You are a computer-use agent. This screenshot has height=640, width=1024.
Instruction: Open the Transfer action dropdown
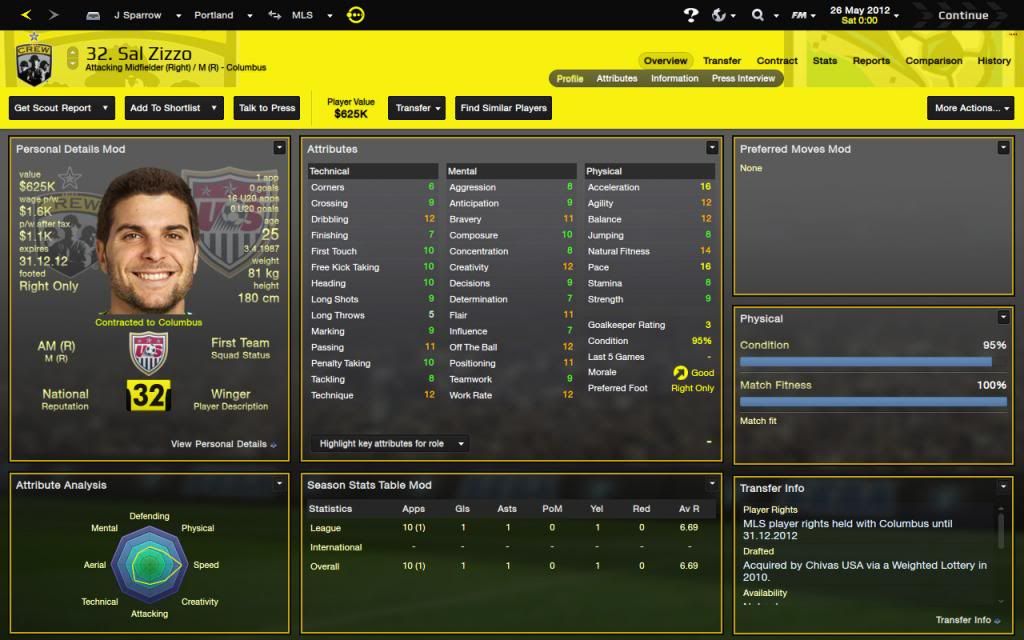click(418, 108)
